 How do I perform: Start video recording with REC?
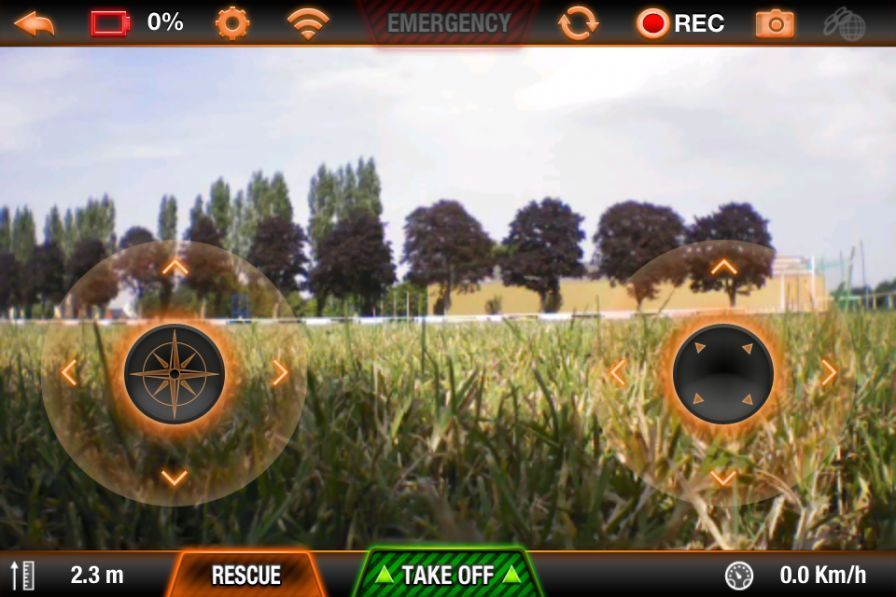click(x=681, y=23)
